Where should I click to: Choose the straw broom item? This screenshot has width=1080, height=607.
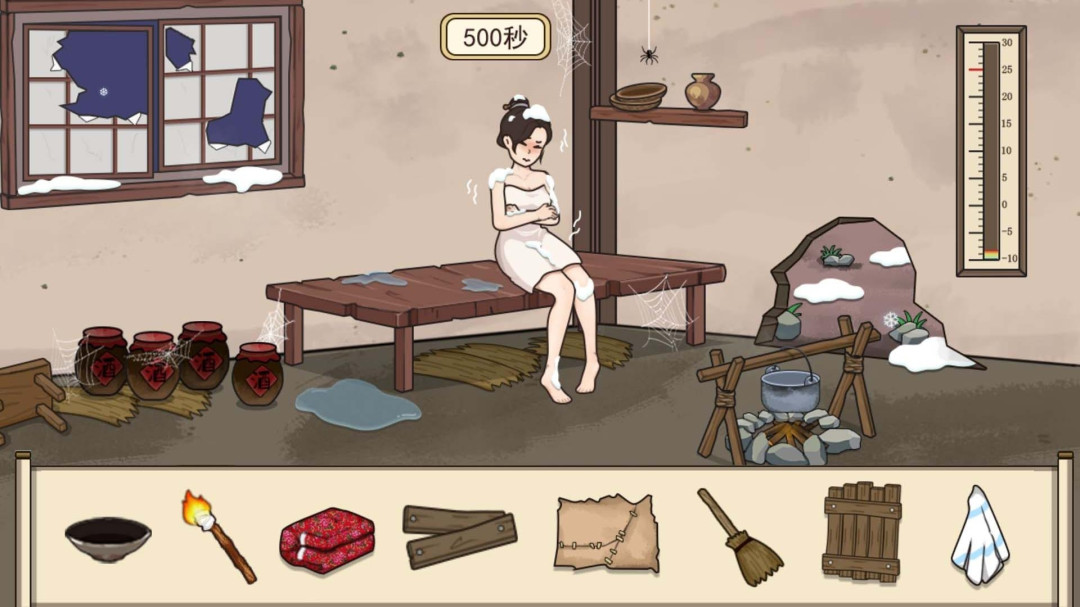click(740, 537)
